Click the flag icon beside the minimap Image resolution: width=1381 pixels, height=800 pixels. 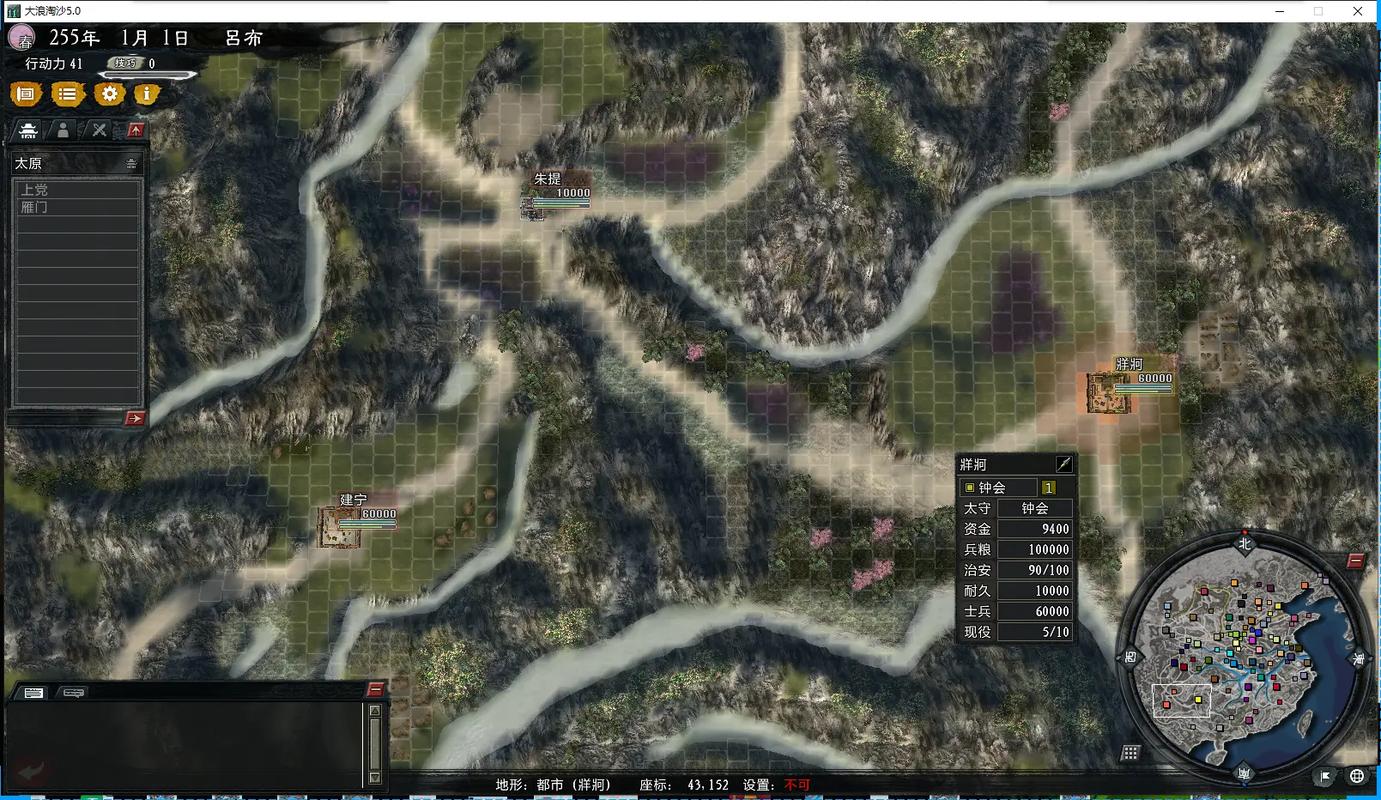1326,776
